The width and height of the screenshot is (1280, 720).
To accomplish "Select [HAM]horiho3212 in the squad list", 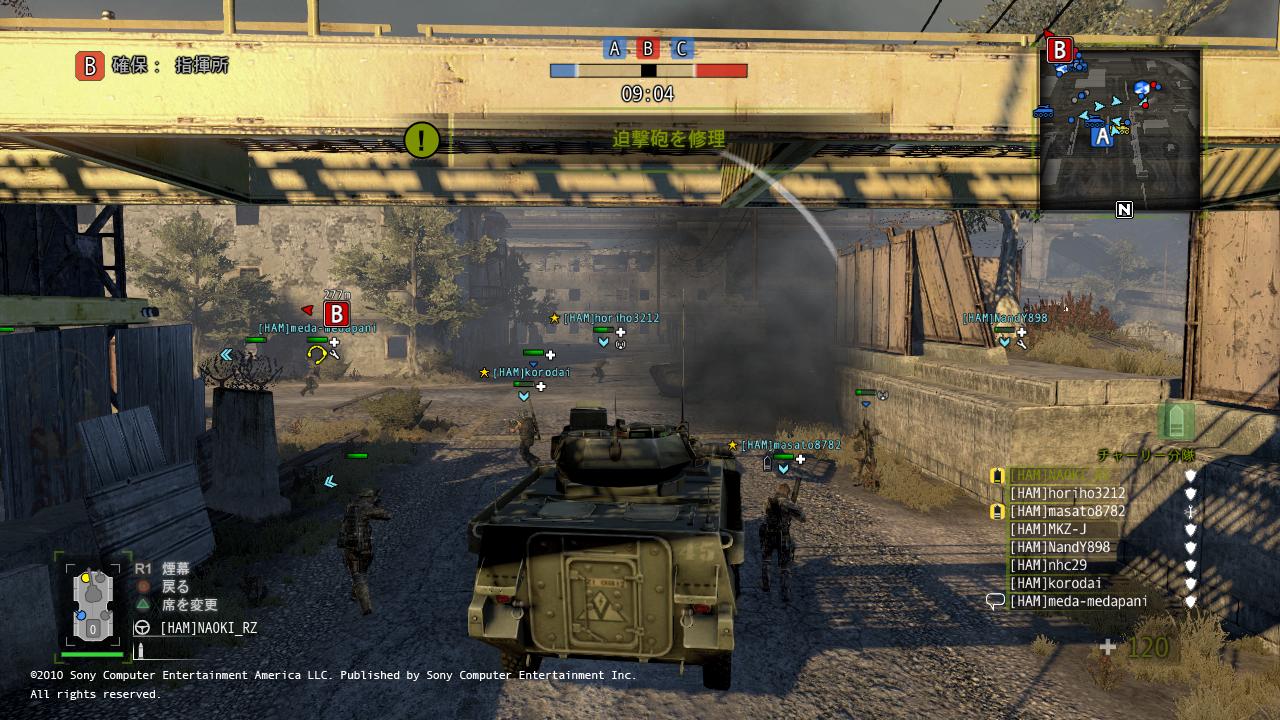I will point(1067,493).
